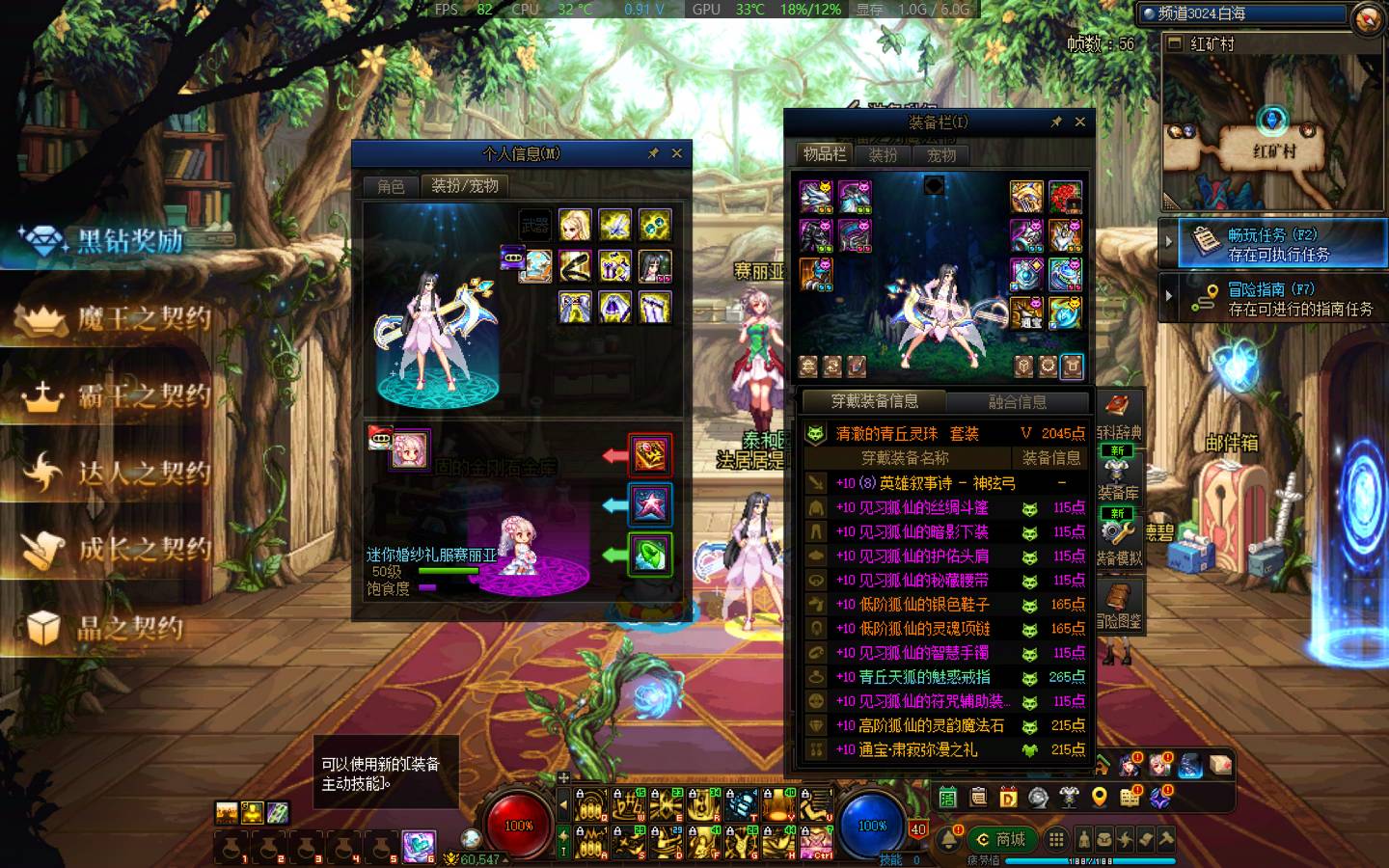
Task: Close the 装备栏 equipment window
Action: point(1080,122)
